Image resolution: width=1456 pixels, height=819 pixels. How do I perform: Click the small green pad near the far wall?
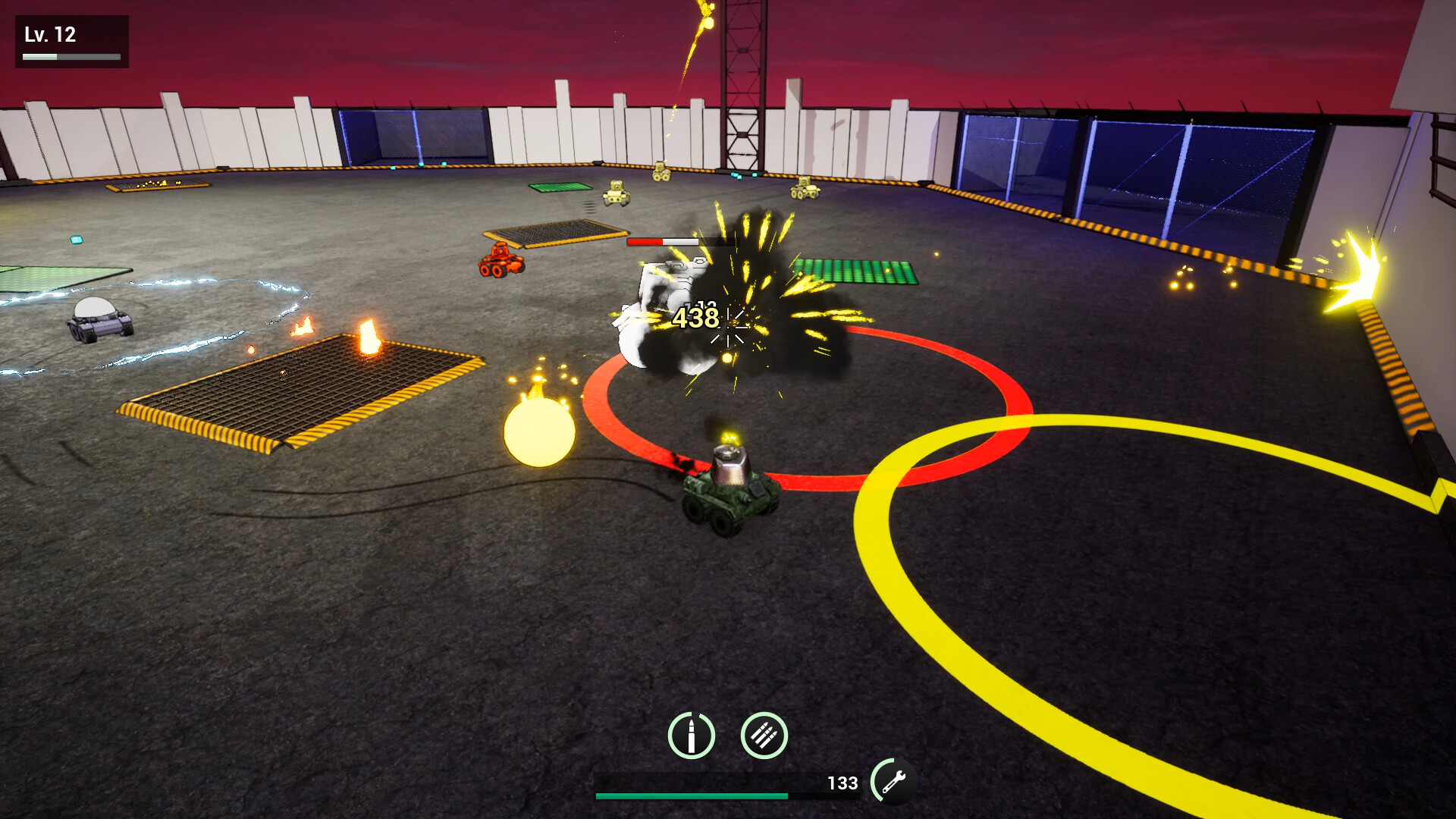tap(559, 188)
